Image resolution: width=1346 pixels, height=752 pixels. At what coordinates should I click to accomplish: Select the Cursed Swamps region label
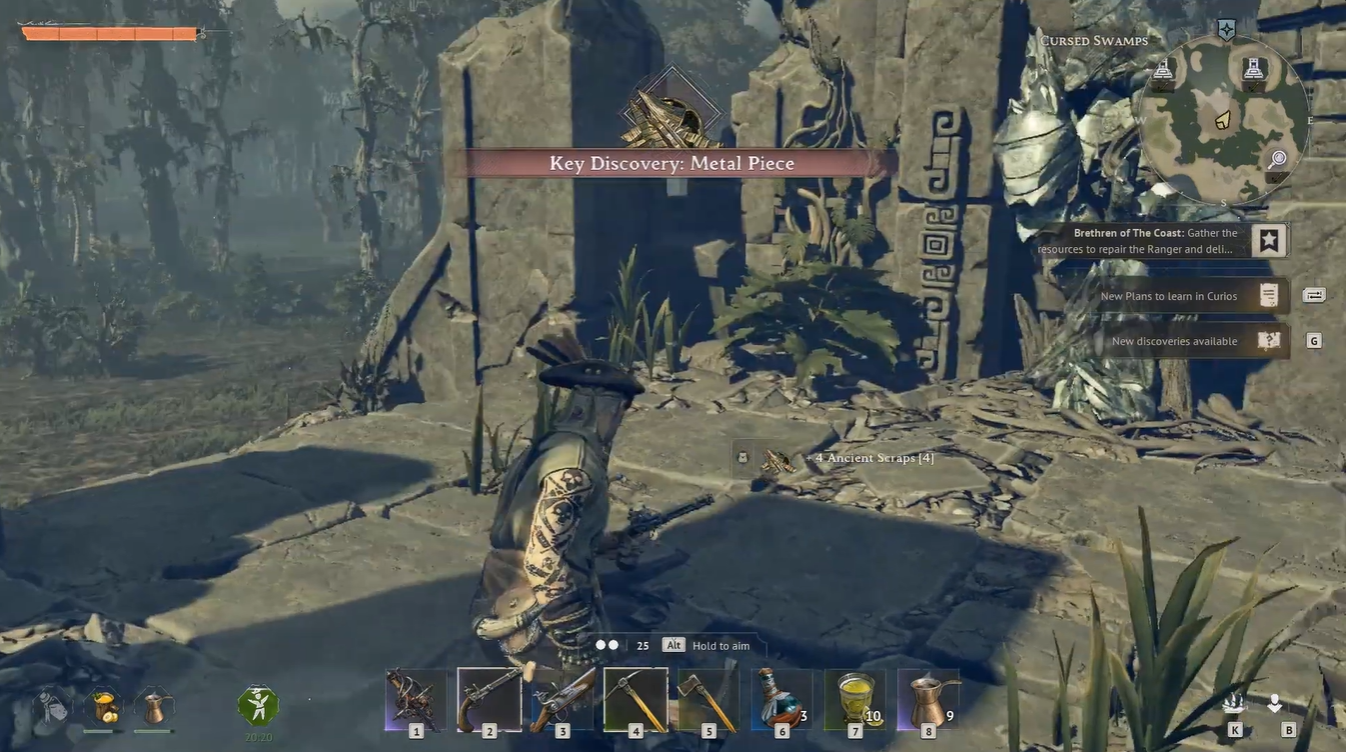point(1093,40)
